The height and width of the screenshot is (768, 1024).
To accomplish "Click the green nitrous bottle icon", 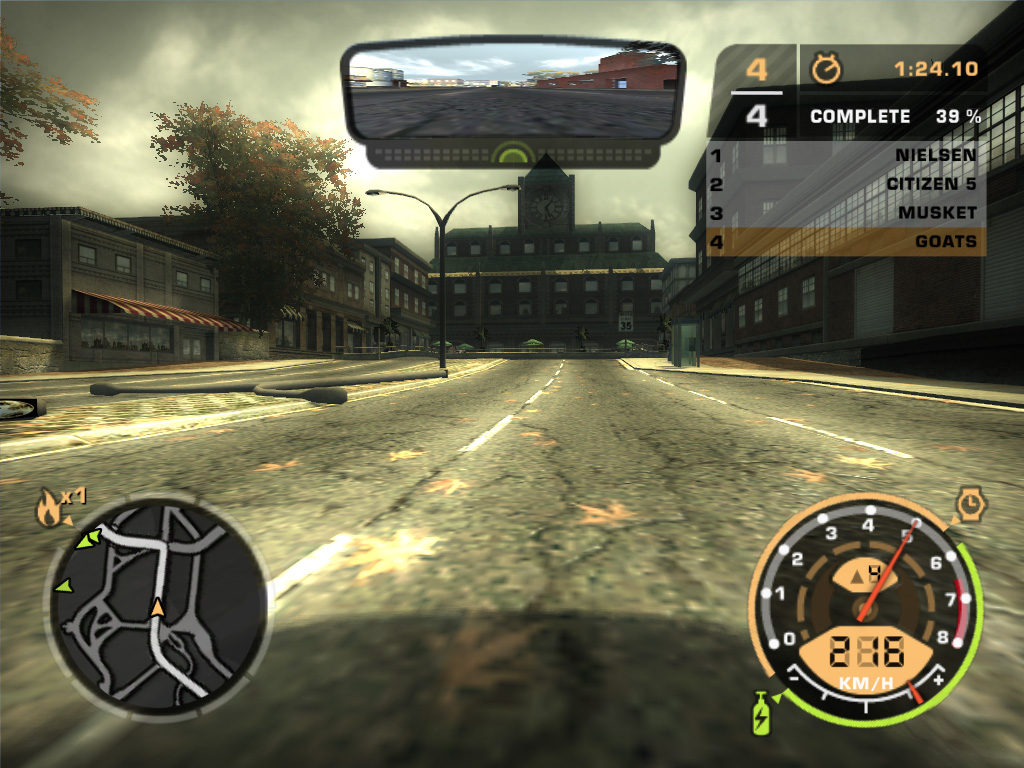I will point(761,715).
